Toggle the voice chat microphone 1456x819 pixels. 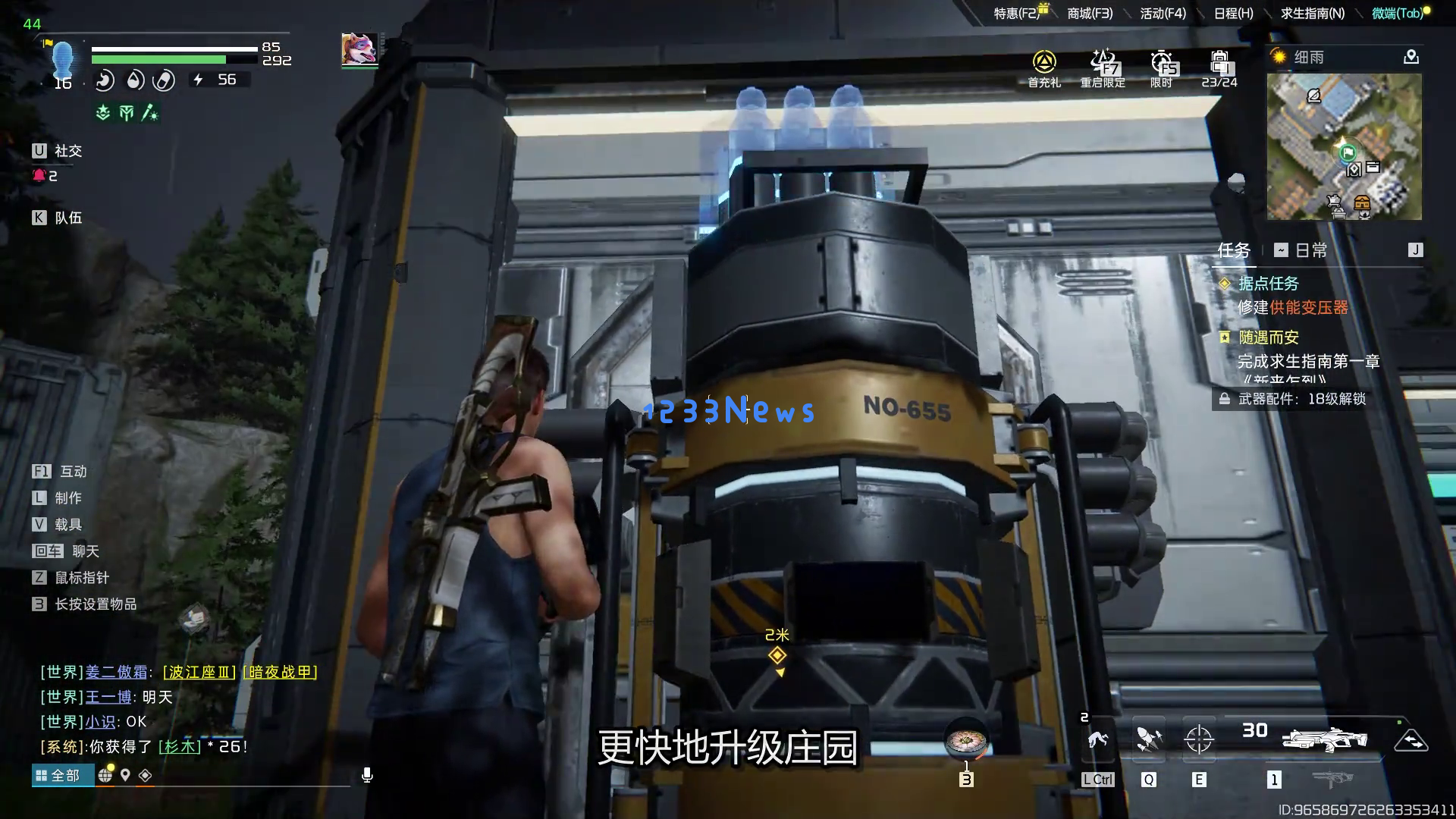coord(367,775)
